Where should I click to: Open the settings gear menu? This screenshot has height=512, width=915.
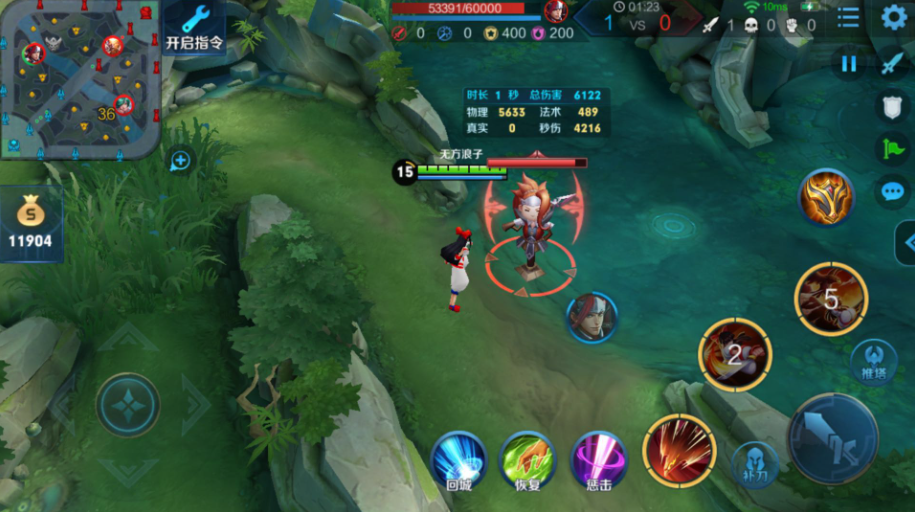893,17
